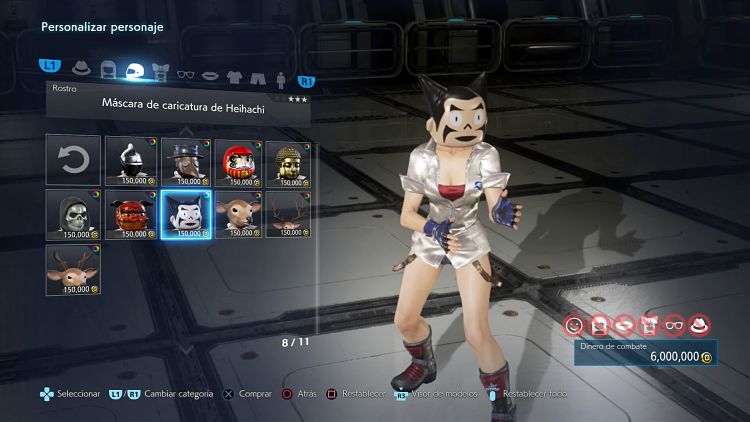
Task: Switch to the hat category tab
Action: tap(82, 72)
